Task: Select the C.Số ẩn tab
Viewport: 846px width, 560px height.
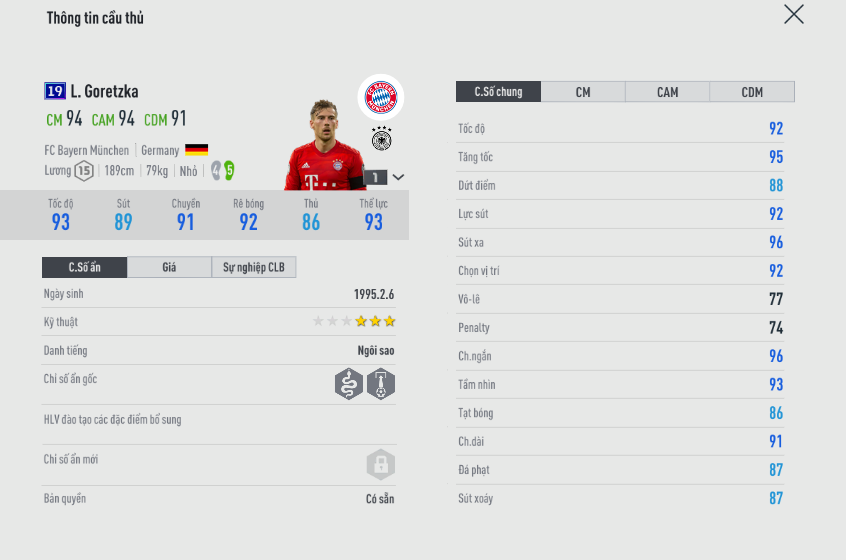Action: click(x=85, y=267)
